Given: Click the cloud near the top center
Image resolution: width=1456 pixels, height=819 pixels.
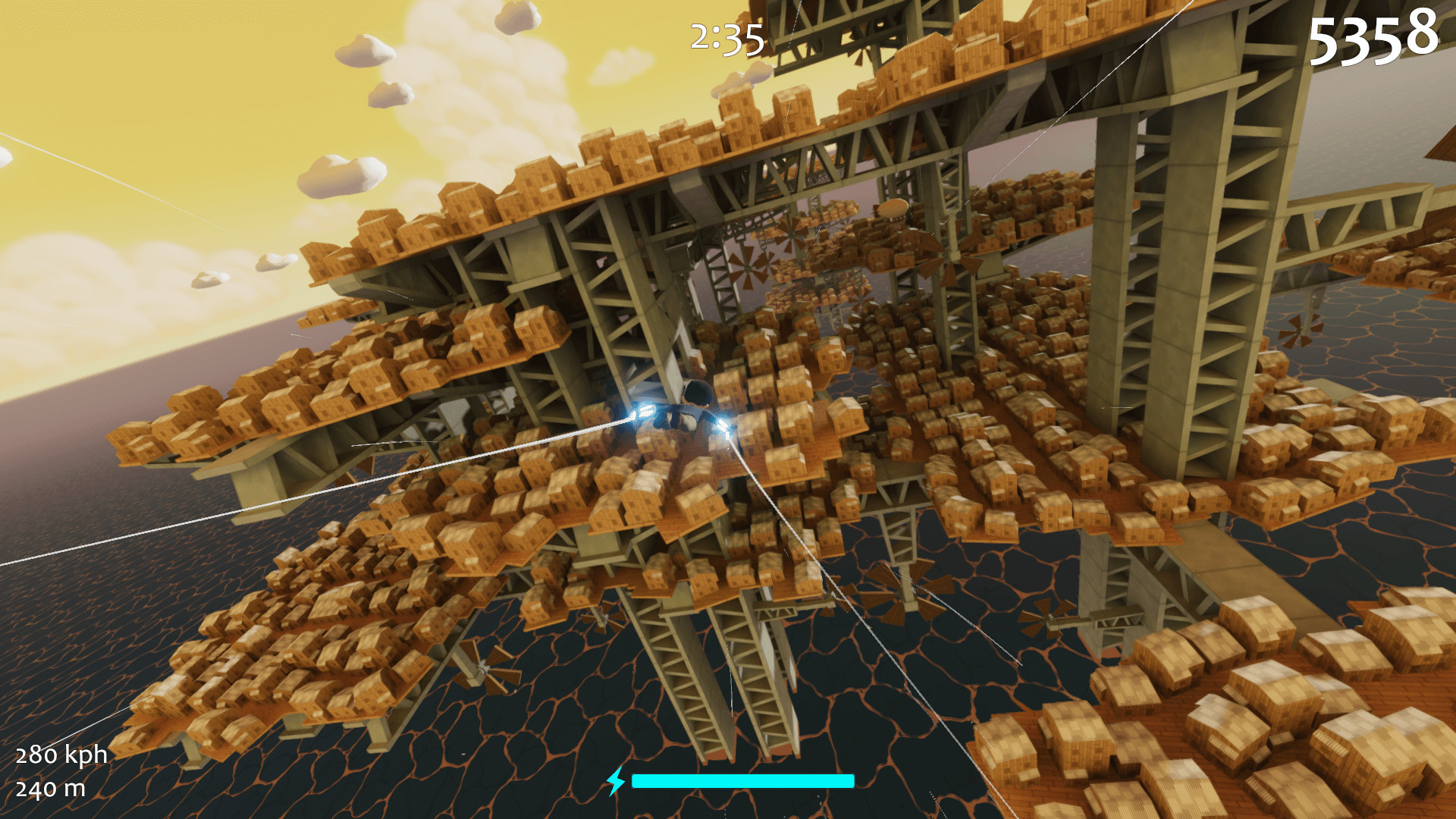Looking at the screenshot, I should (516, 19).
